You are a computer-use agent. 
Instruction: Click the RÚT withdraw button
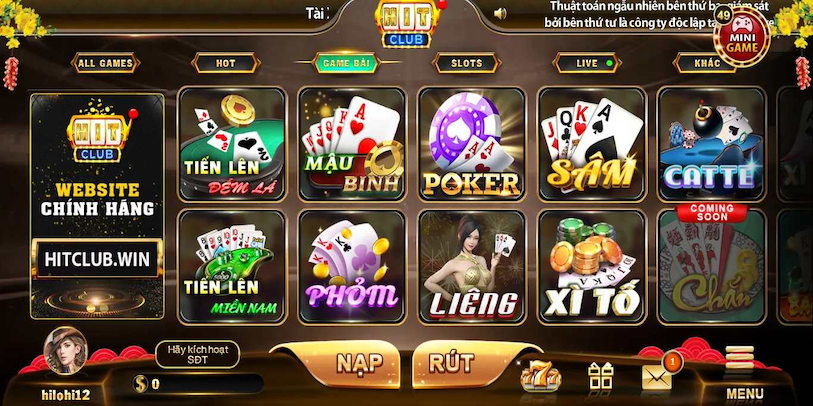(451, 362)
